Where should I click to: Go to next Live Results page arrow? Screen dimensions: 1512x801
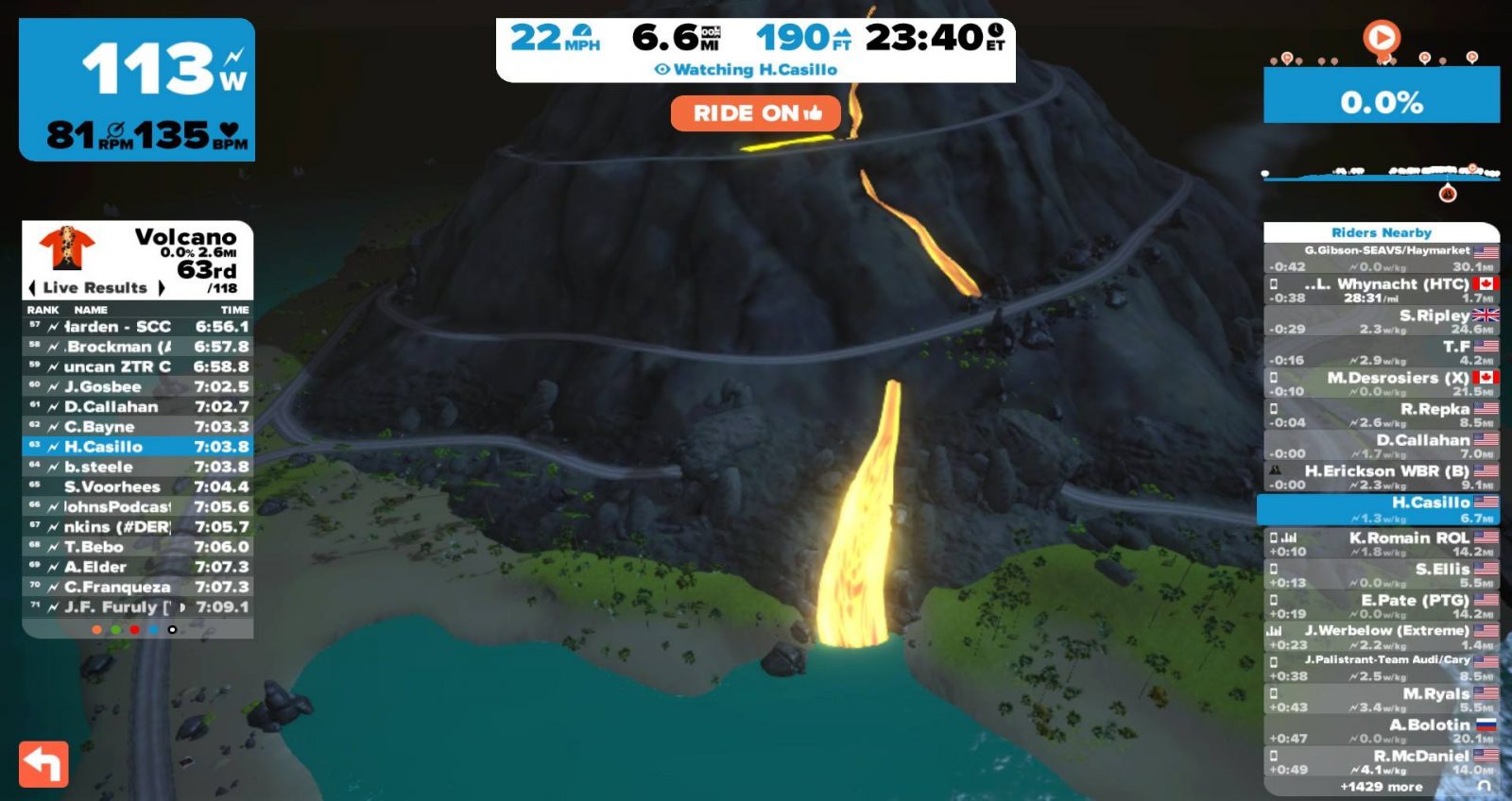(162, 287)
